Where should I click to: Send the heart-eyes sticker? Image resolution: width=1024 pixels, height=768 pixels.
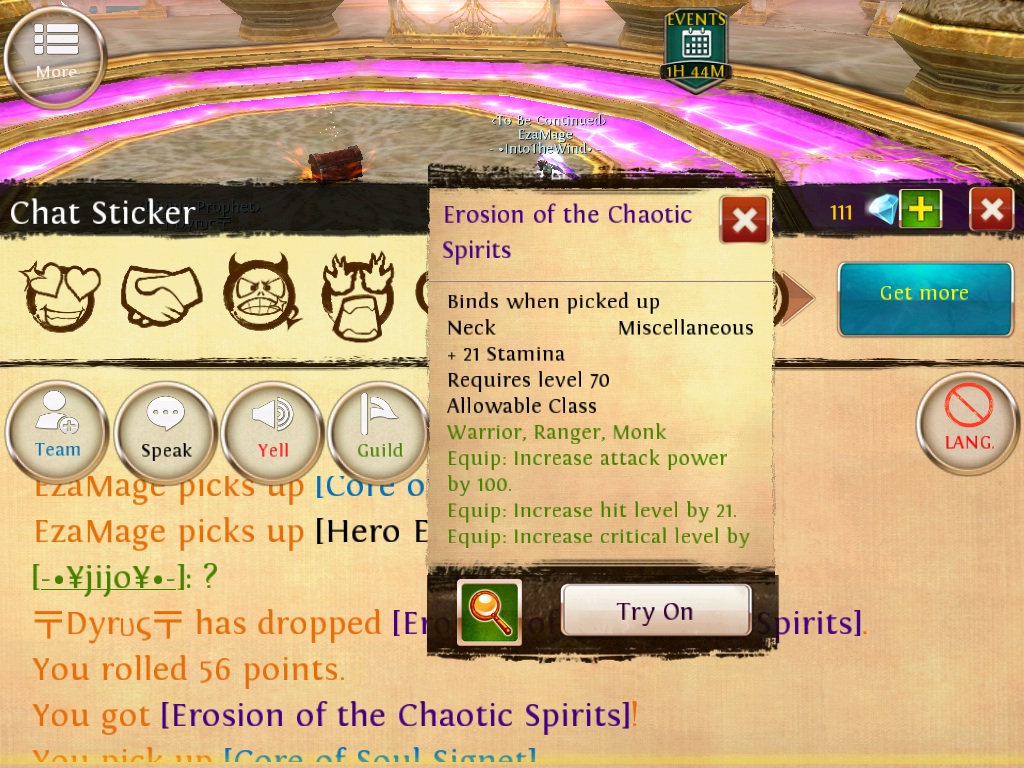coord(60,297)
